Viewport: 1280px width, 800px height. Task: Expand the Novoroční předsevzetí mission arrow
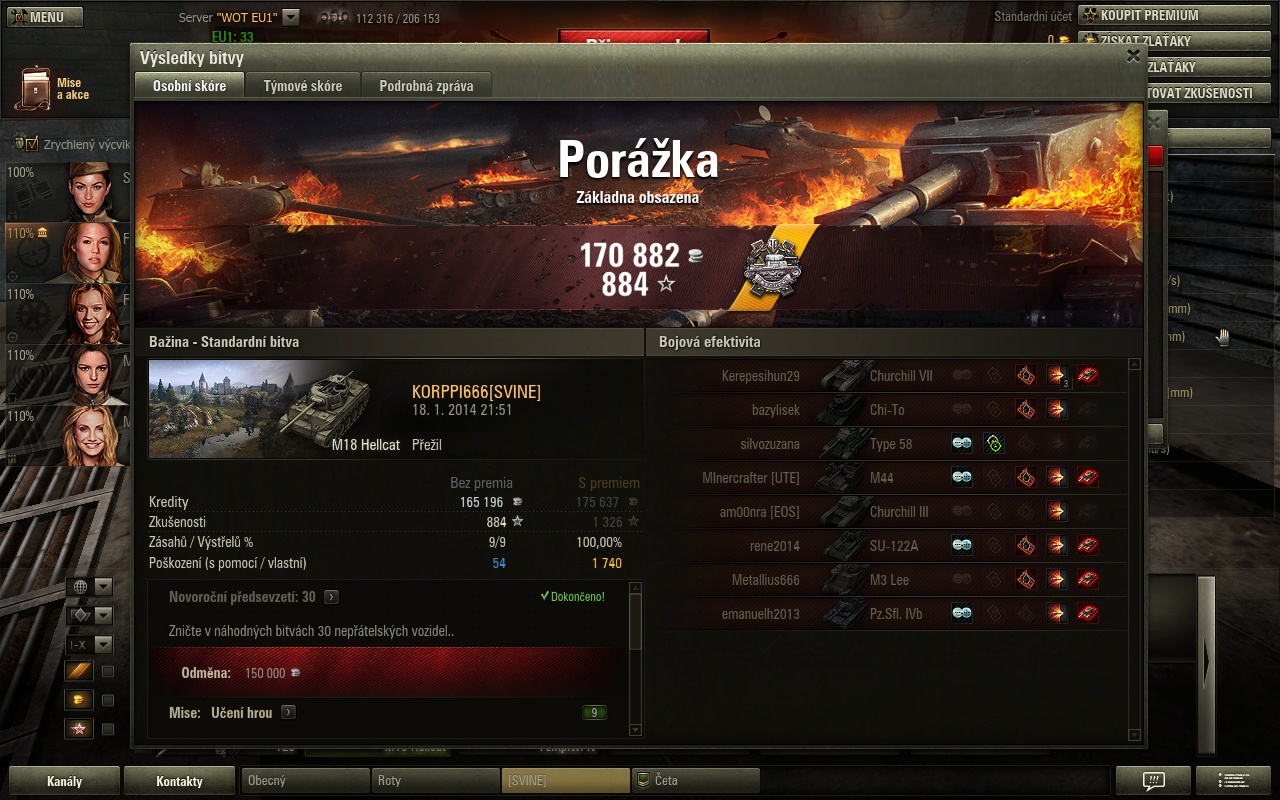tap(331, 597)
